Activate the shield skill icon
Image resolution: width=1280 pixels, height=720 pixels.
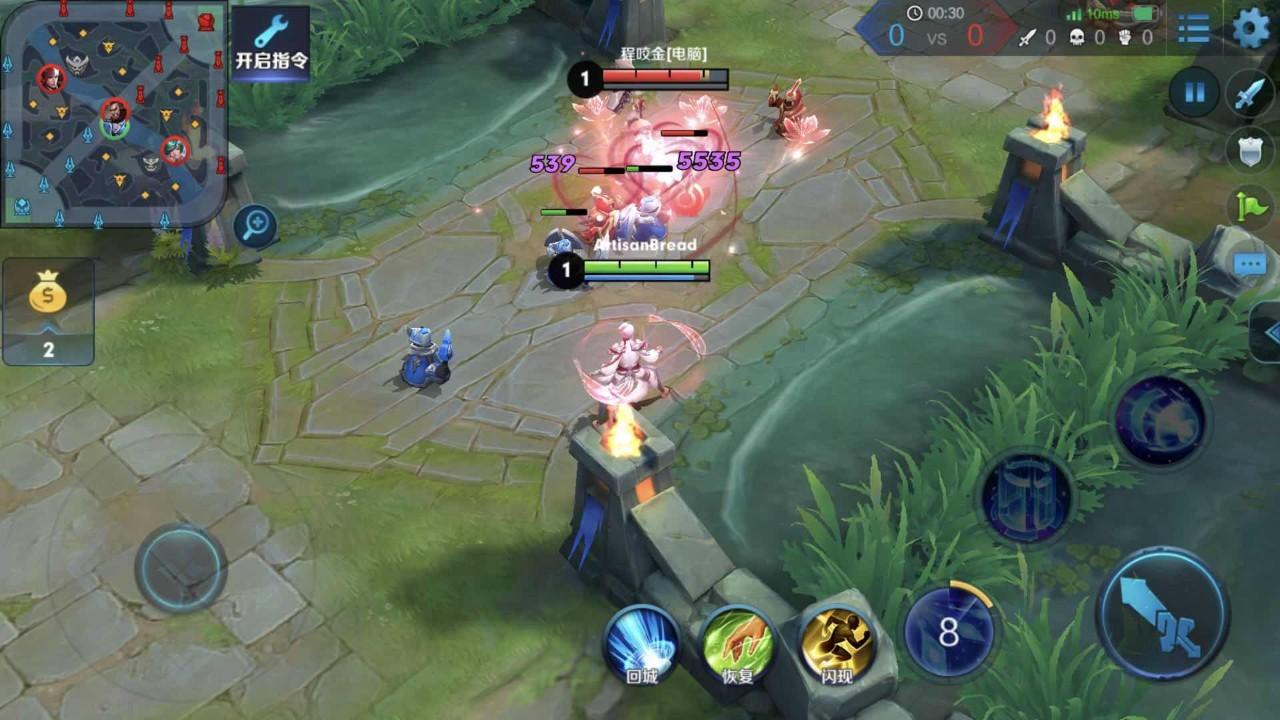coord(1026,497)
